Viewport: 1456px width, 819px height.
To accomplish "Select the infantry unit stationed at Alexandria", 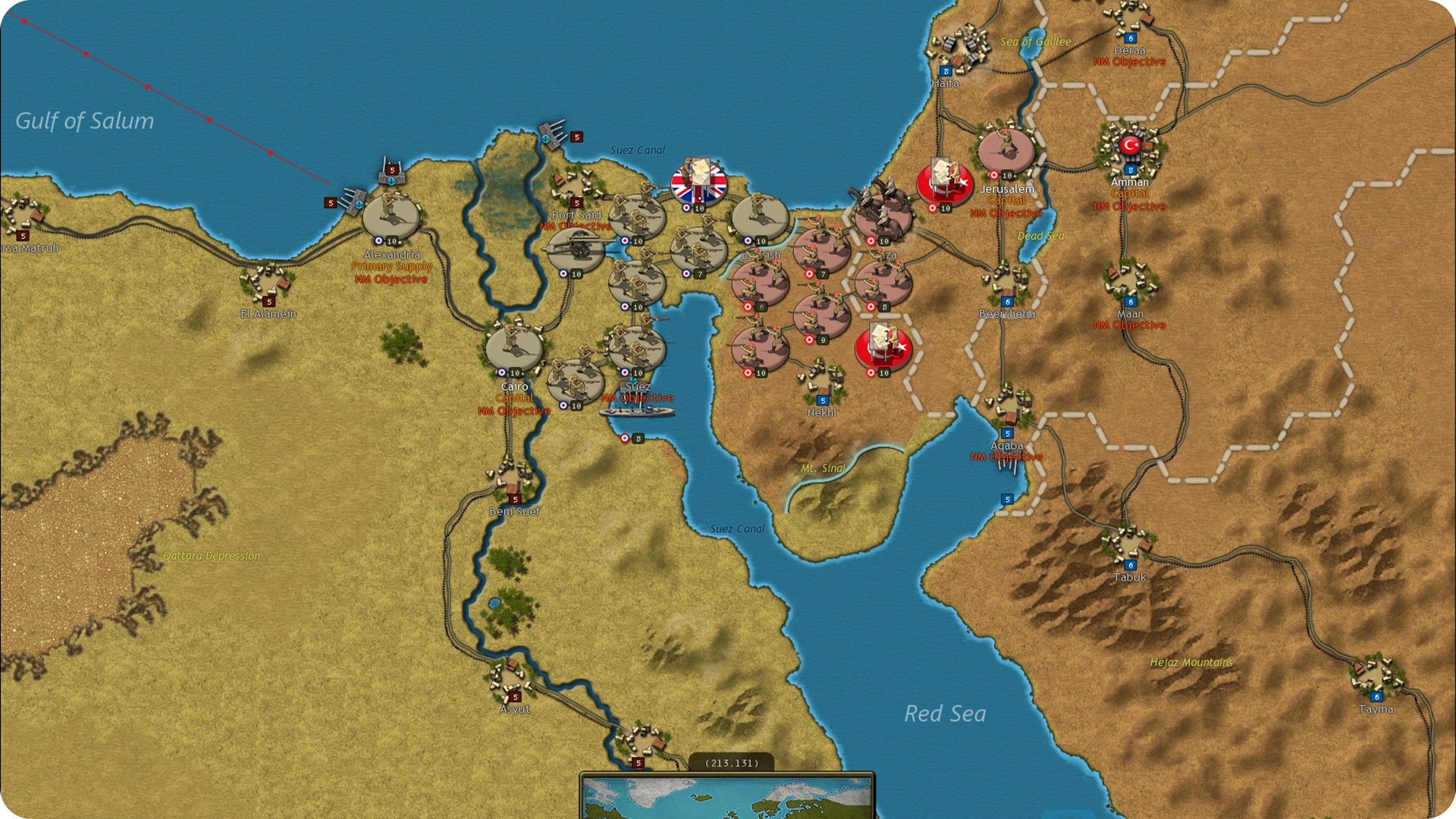I will (391, 216).
